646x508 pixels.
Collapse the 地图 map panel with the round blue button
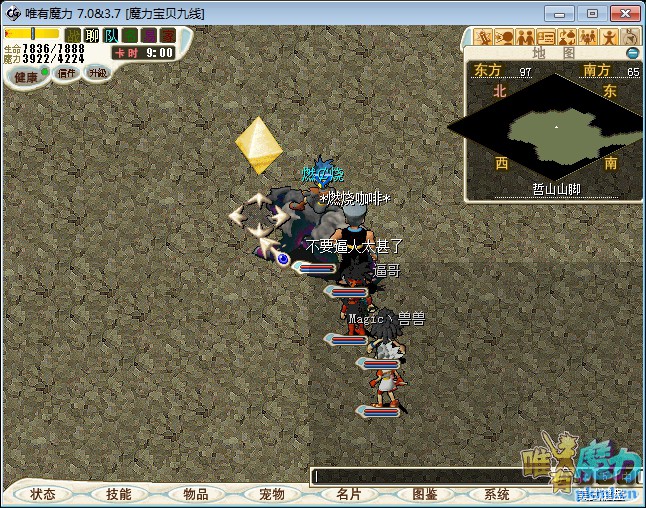click(632, 53)
